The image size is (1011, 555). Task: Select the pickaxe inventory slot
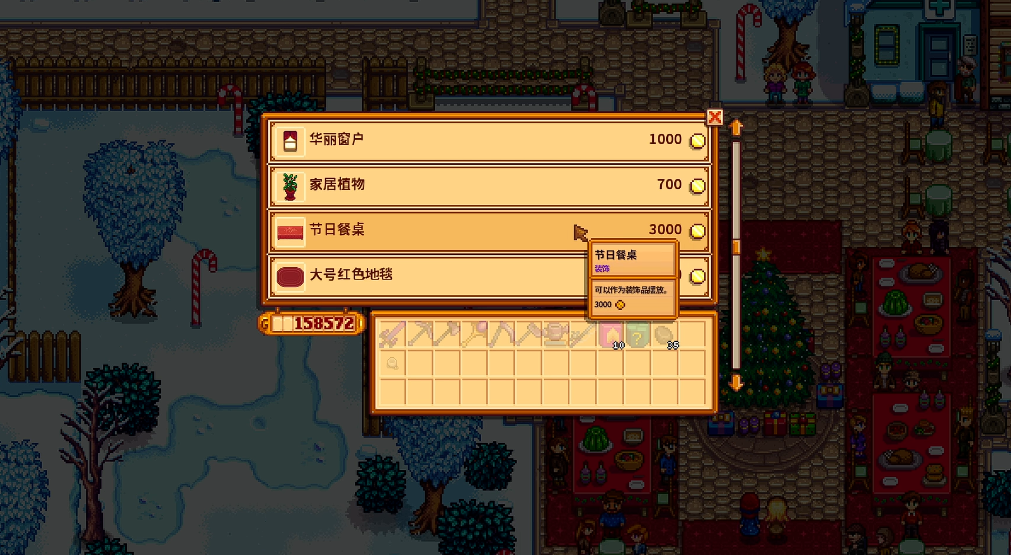pos(419,335)
